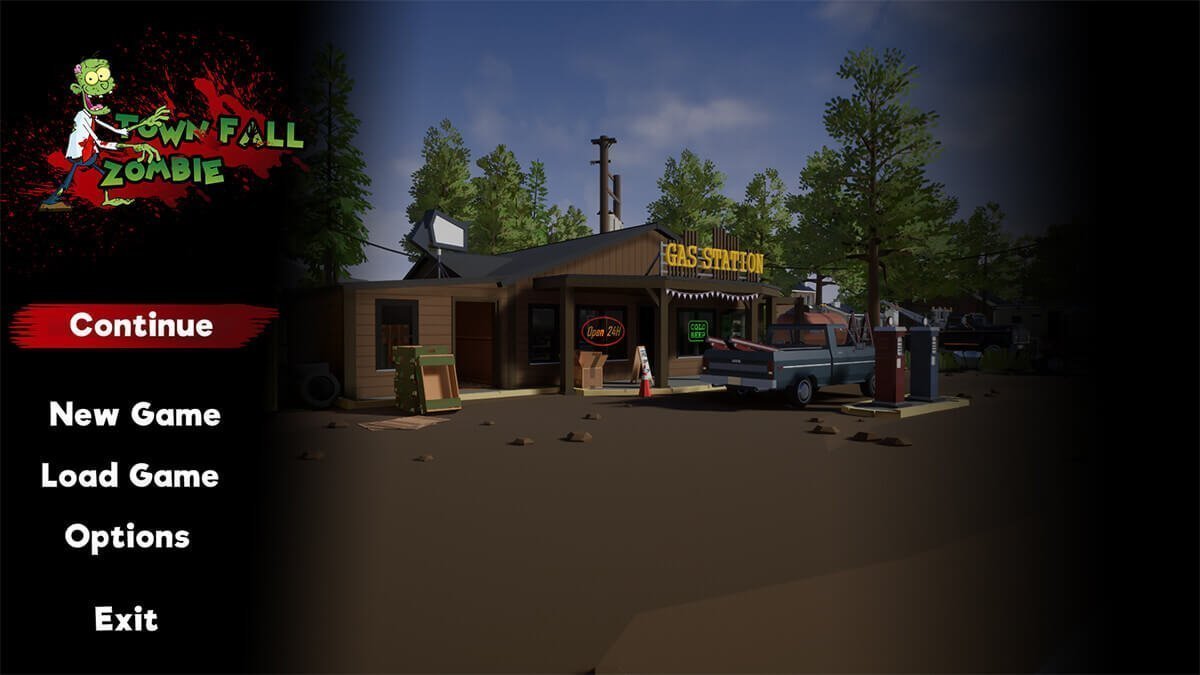Open the Load Game menu

(130, 475)
